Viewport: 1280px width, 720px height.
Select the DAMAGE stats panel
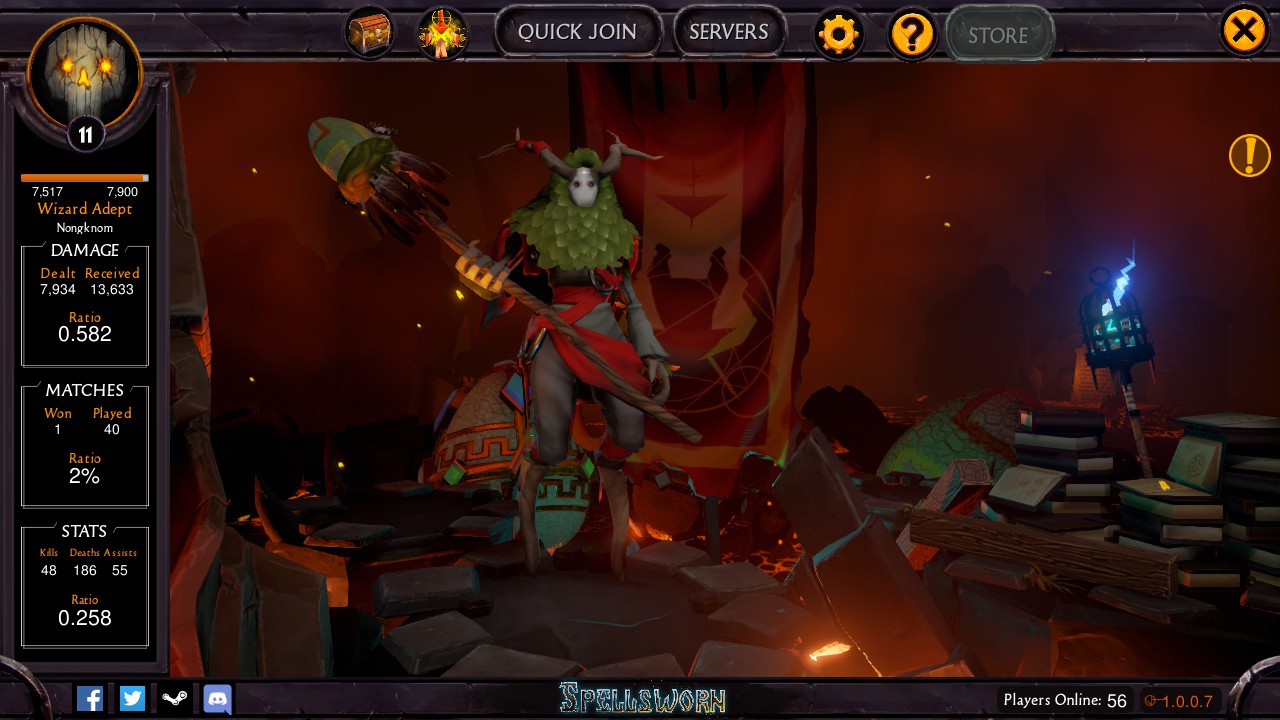tap(84, 305)
